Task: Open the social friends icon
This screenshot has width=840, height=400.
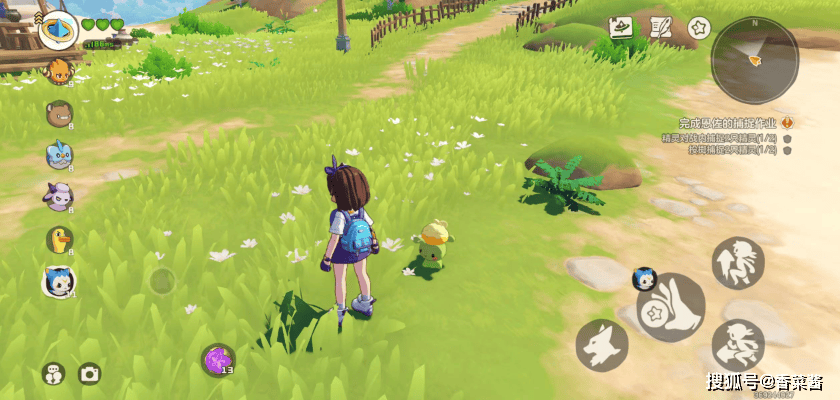Action: [53, 374]
